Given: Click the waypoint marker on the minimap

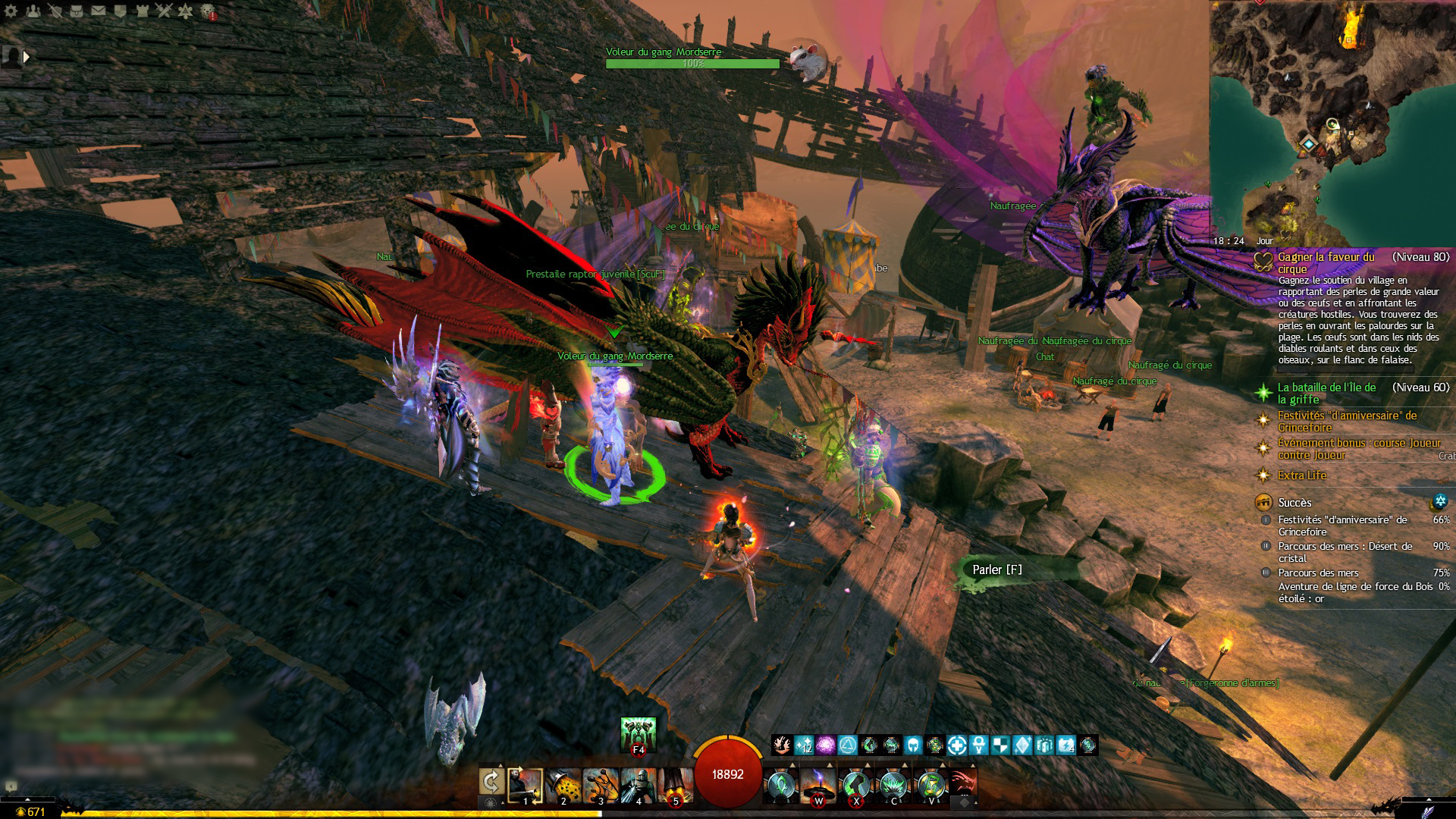Looking at the screenshot, I should tap(1309, 143).
